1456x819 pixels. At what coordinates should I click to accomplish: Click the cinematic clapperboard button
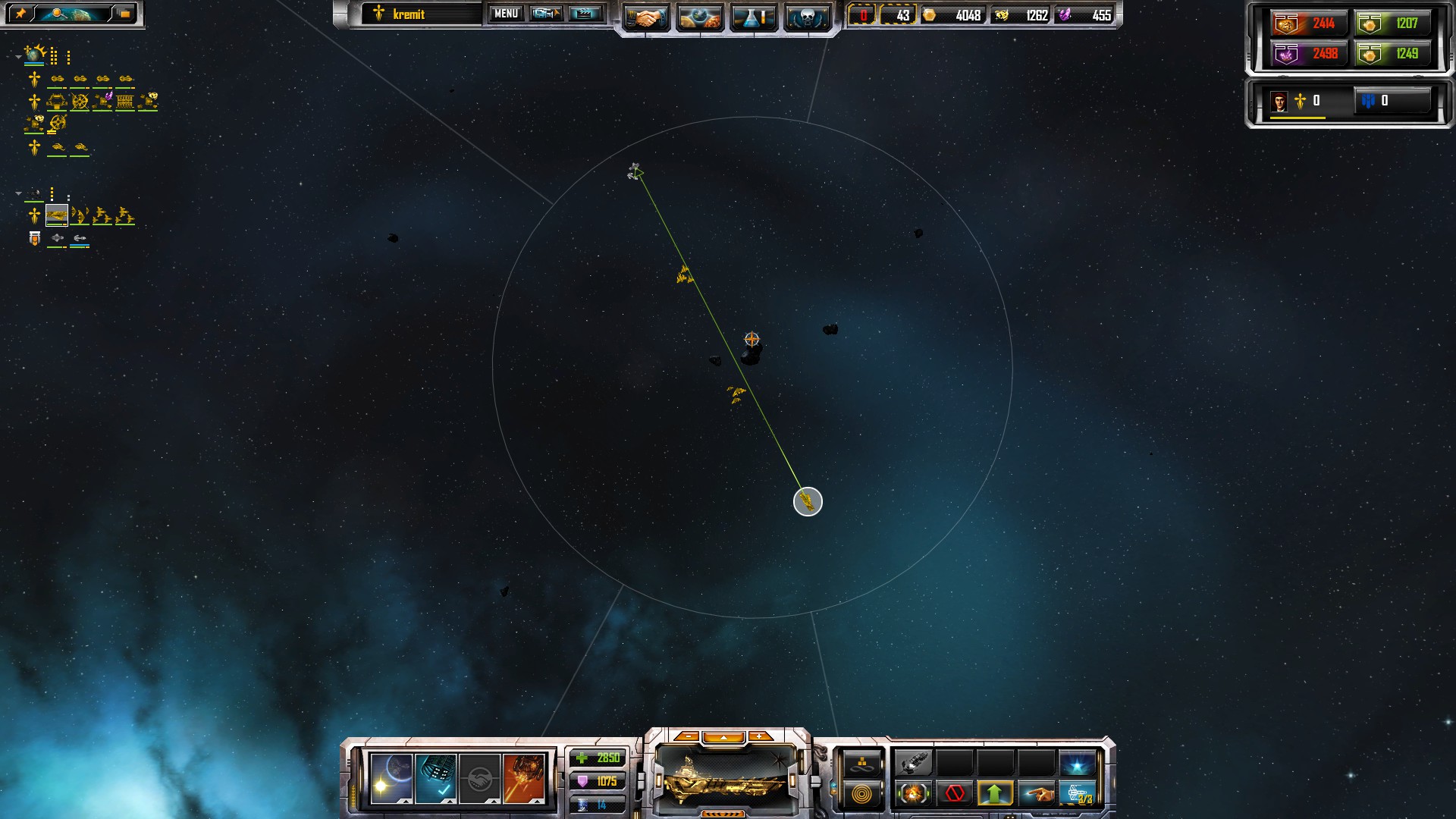[585, 14]
